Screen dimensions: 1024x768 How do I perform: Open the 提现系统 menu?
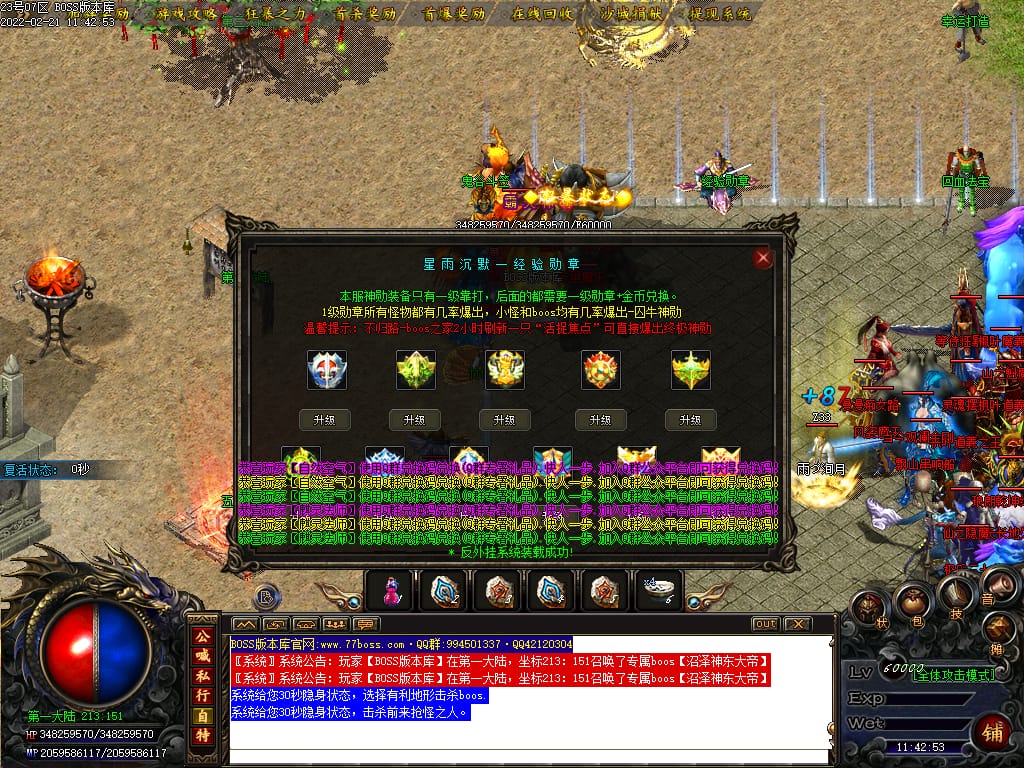coord(720,14)
